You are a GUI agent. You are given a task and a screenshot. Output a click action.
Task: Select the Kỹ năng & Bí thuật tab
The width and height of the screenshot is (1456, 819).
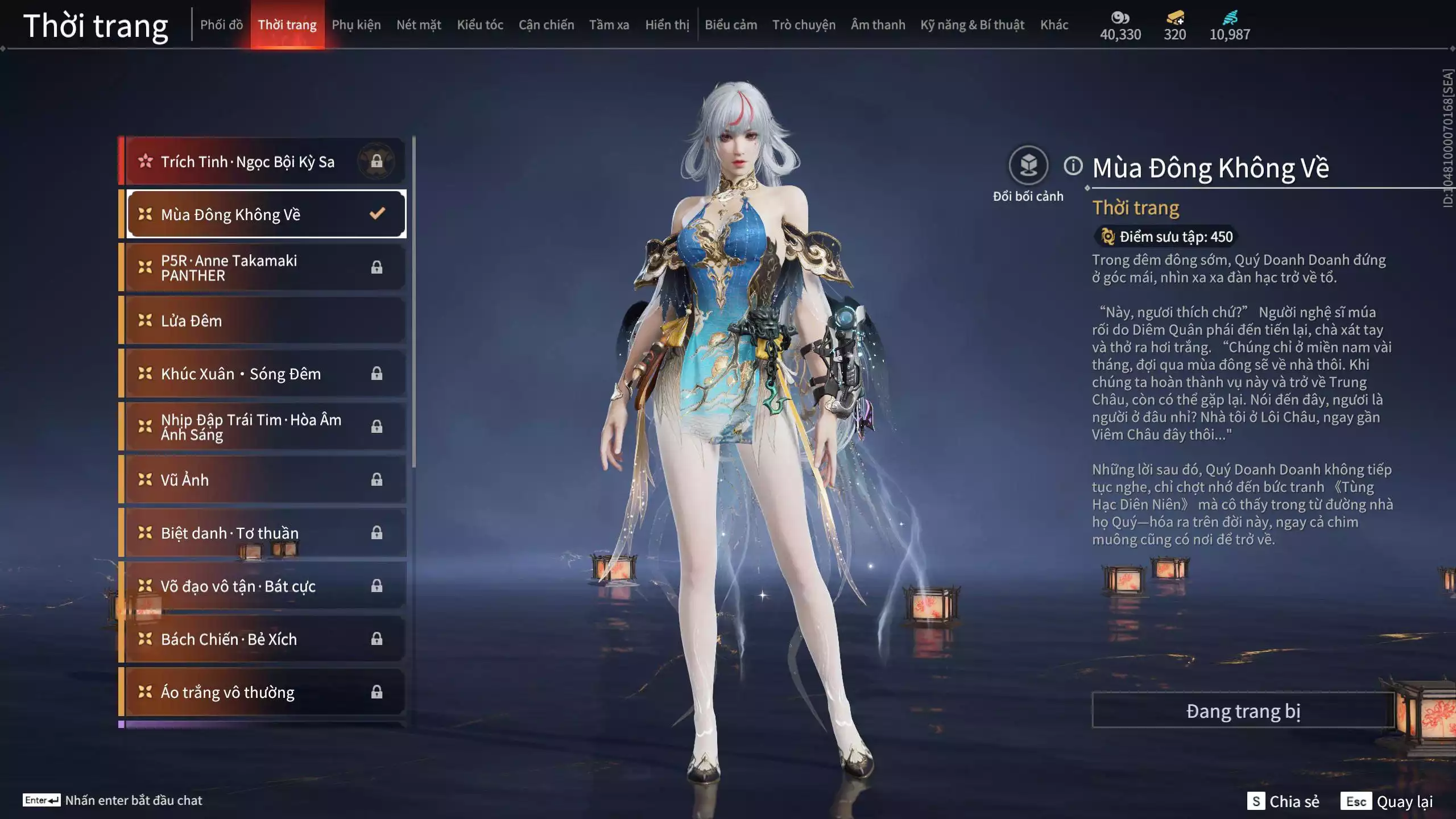tap(972, 25)
